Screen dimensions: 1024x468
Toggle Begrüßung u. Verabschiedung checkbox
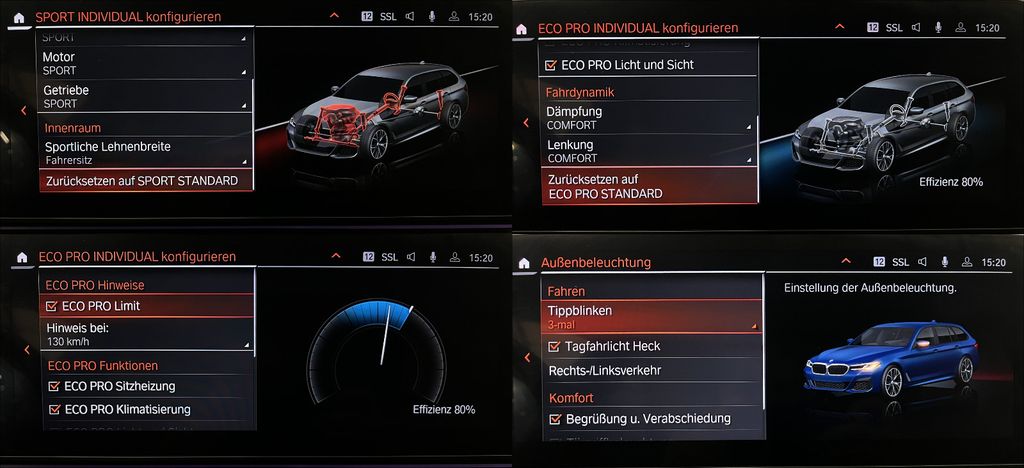(x=556, y=419)
